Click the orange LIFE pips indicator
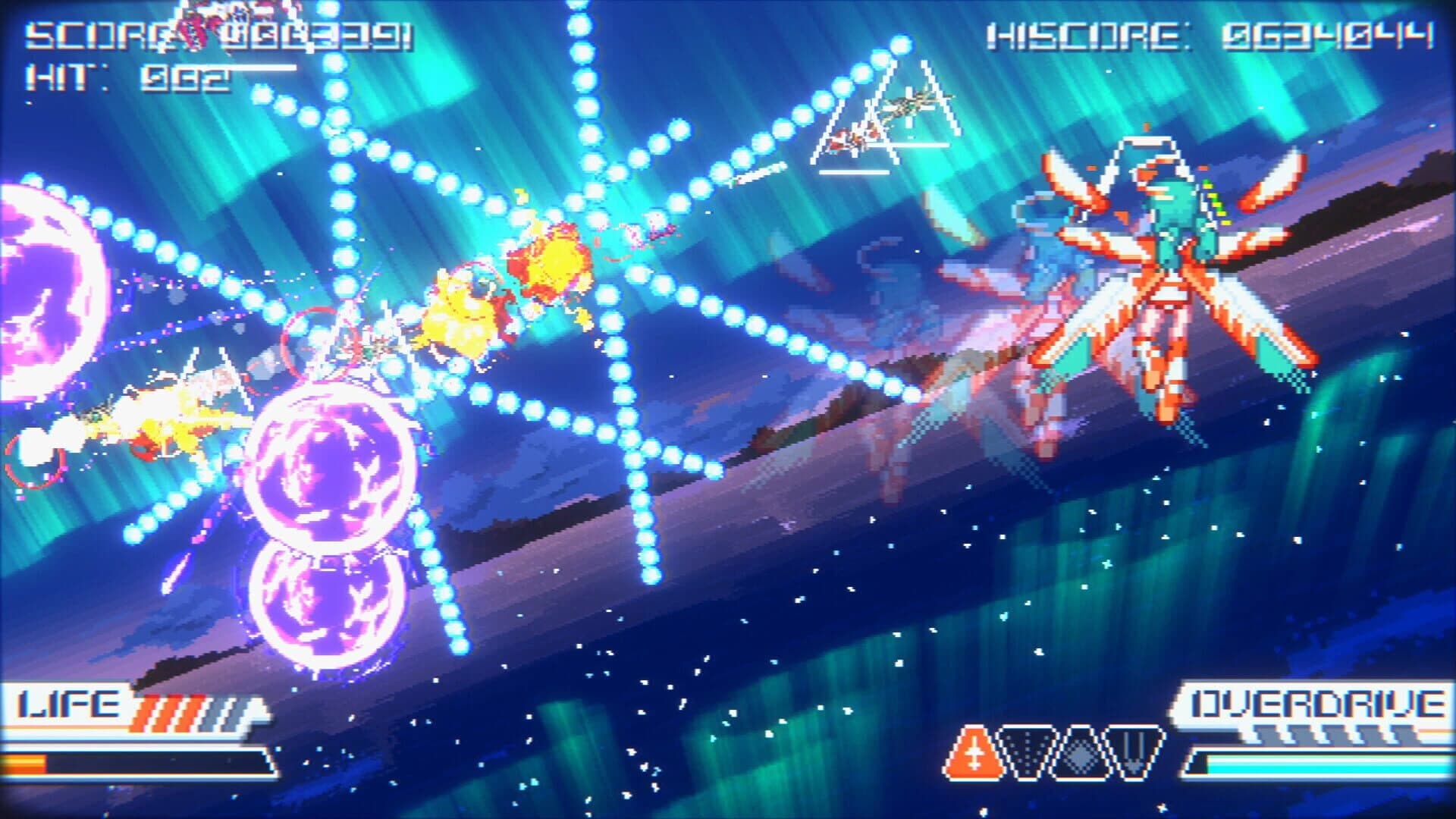The width and height of the screenshot is (1456, 819). 168,709
